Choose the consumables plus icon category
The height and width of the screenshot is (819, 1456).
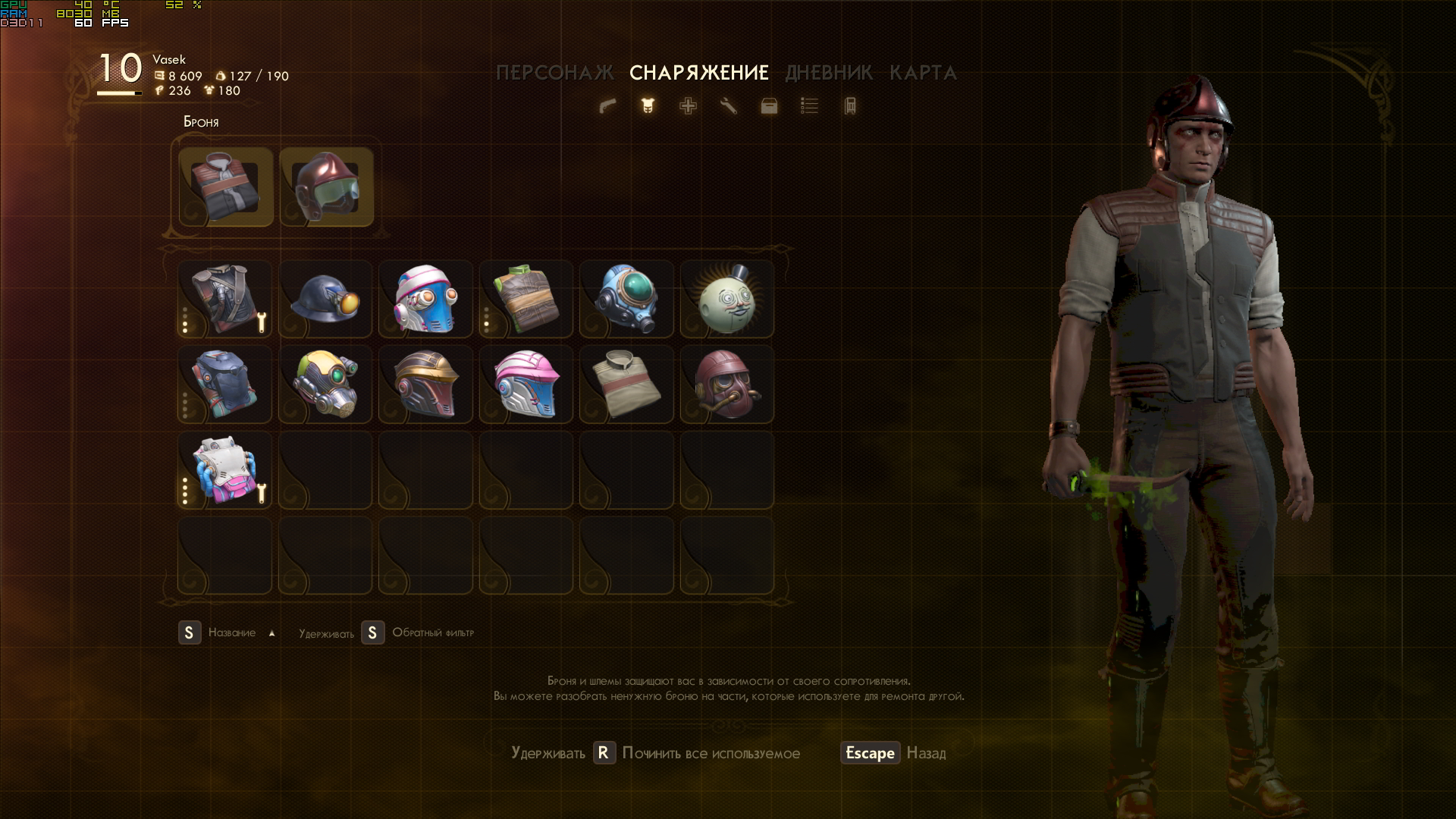(x=688, y=106)
